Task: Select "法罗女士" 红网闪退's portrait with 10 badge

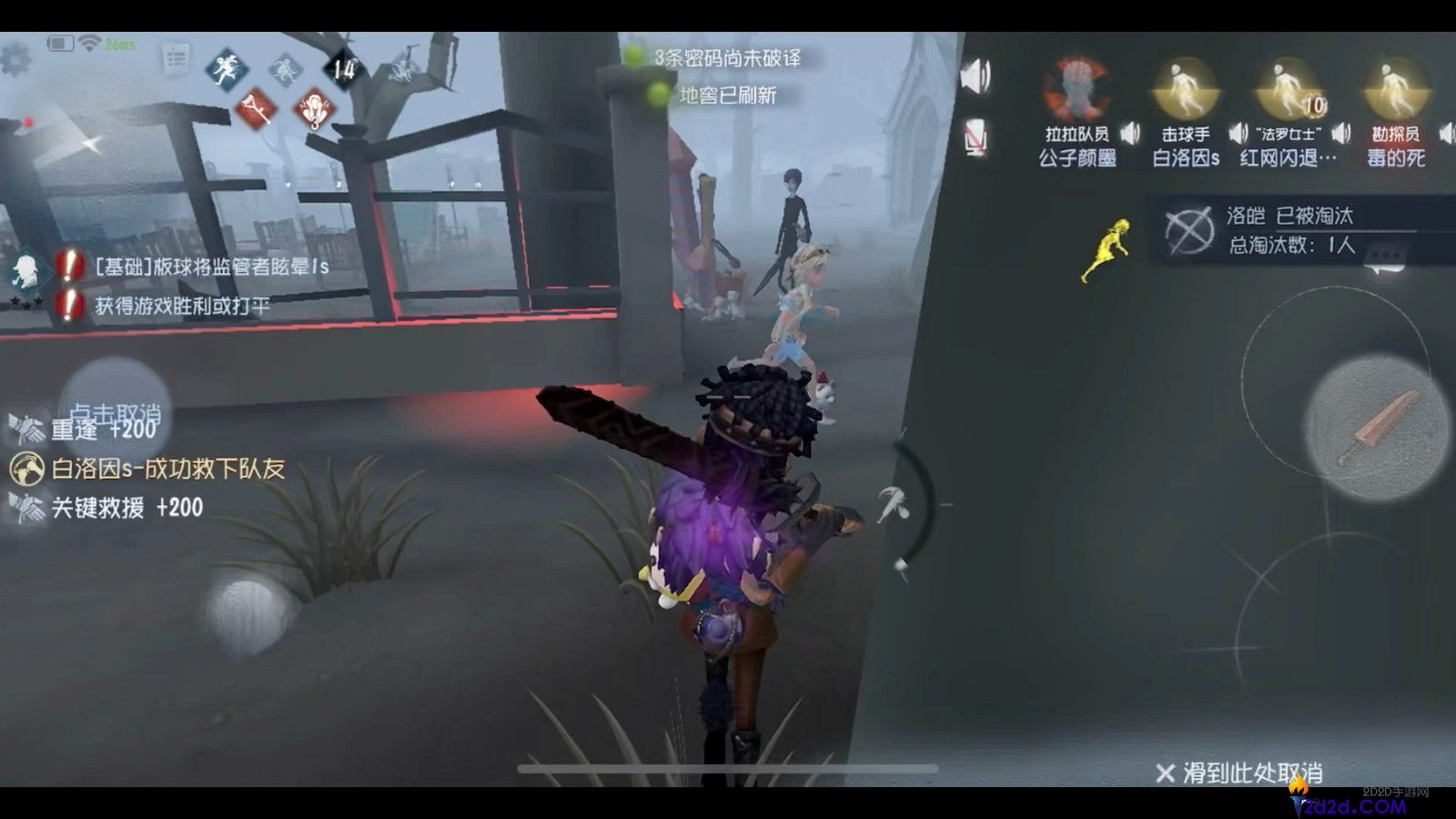Action: (1288, 86)
